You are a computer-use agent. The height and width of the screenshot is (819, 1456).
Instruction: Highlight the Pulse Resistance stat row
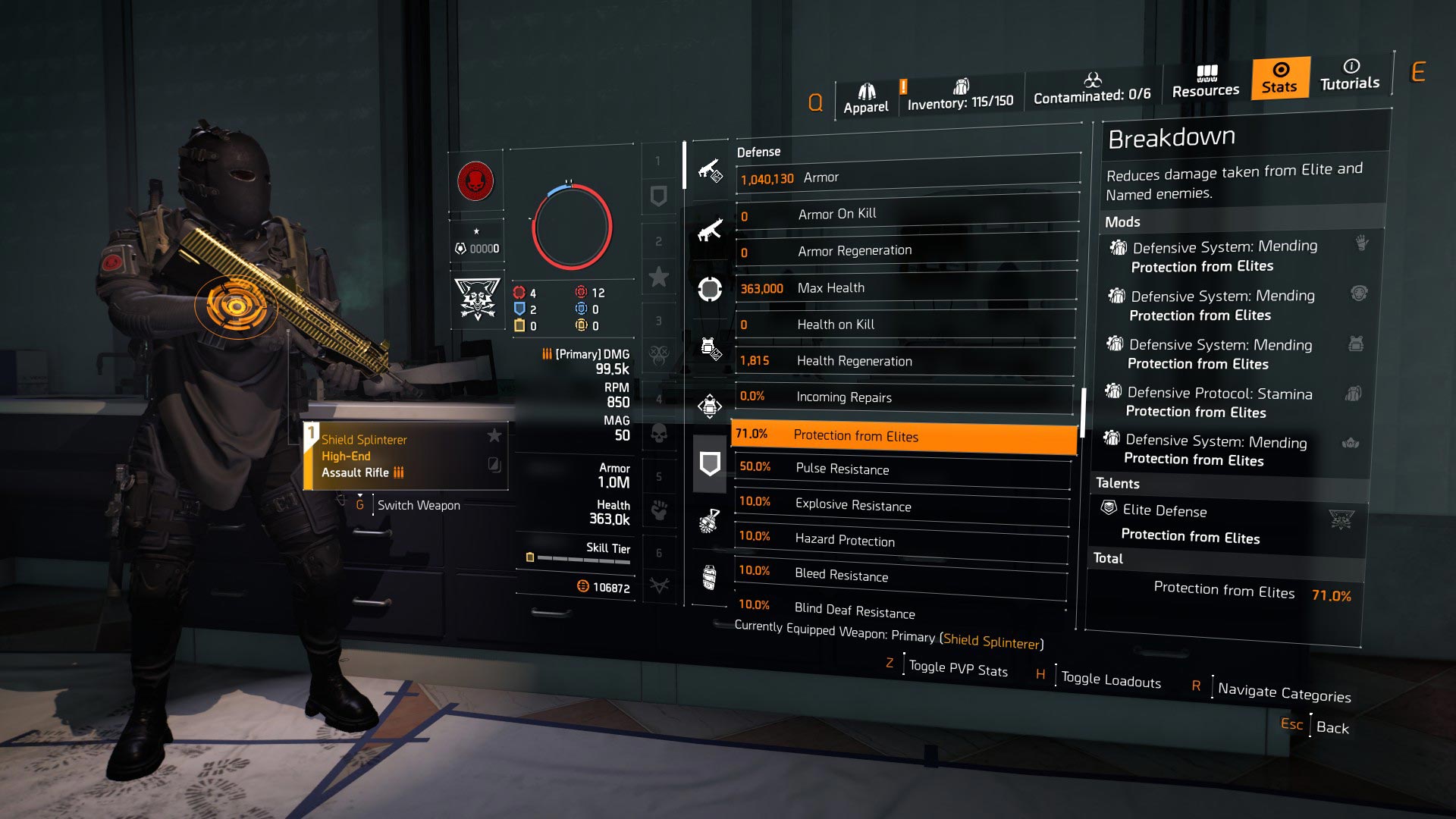(x=902, y=470)
